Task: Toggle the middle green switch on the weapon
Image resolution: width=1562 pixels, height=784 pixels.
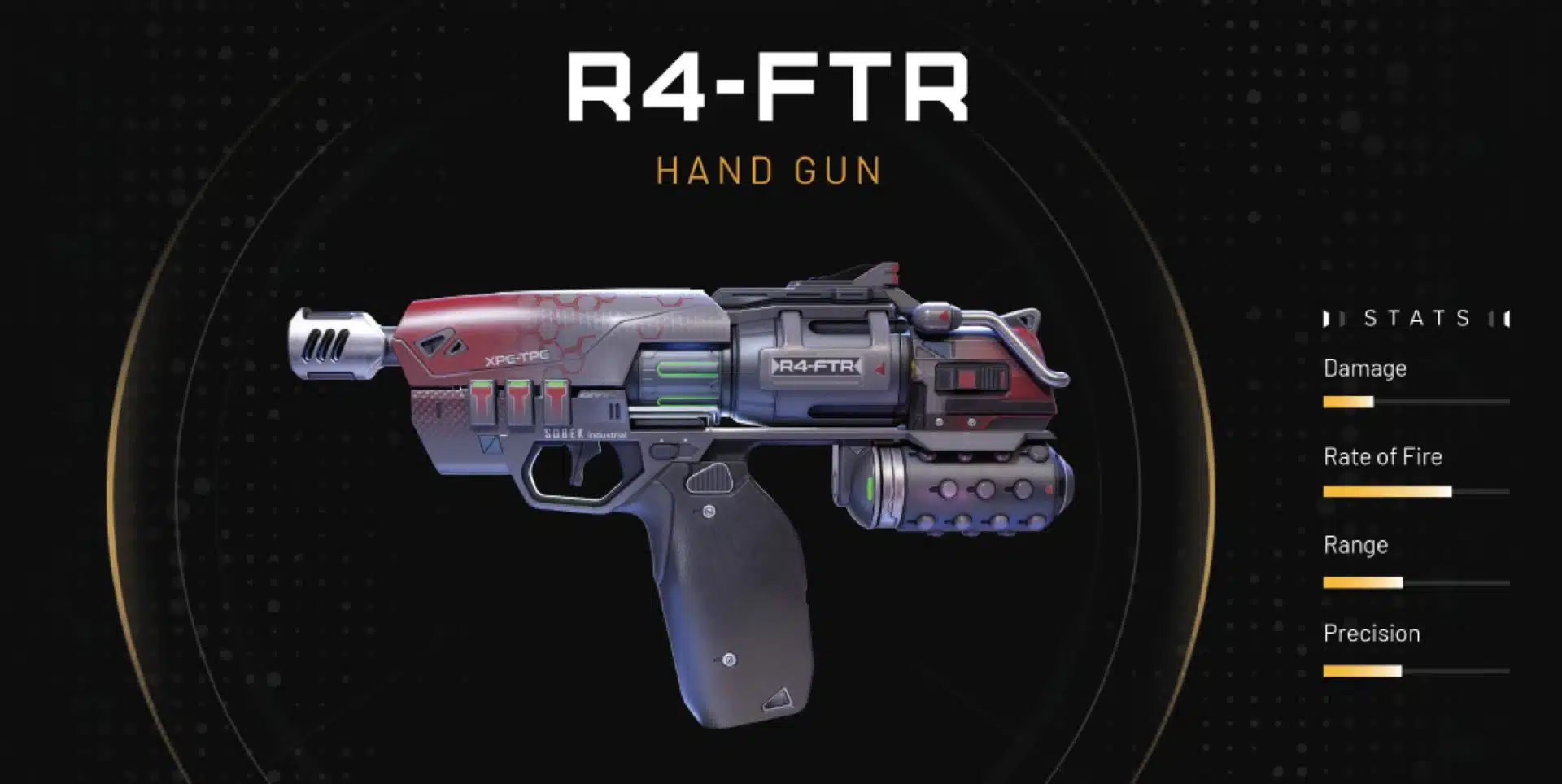Action: 519,401
